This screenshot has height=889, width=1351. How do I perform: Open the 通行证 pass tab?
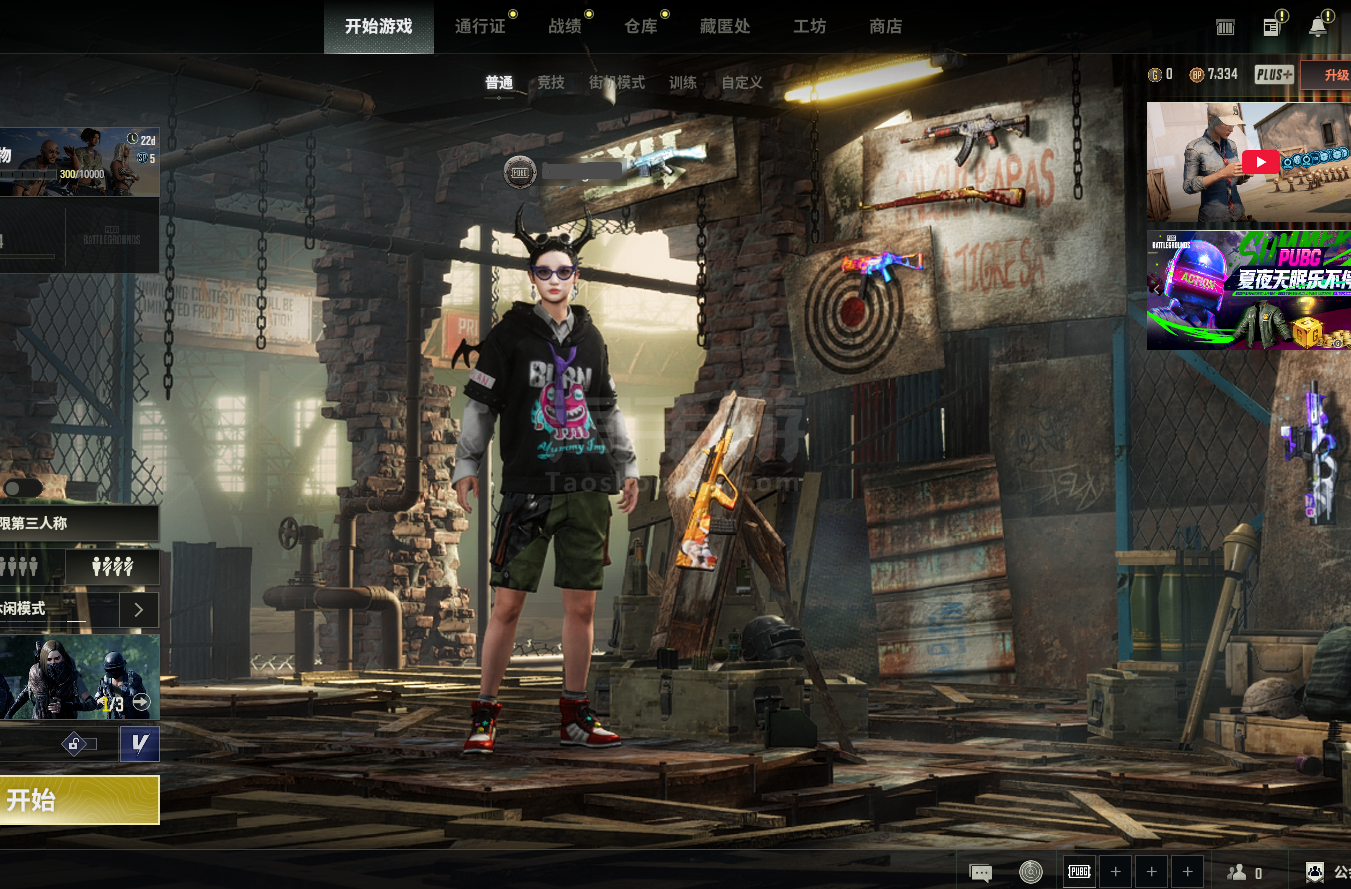point(480,27)
